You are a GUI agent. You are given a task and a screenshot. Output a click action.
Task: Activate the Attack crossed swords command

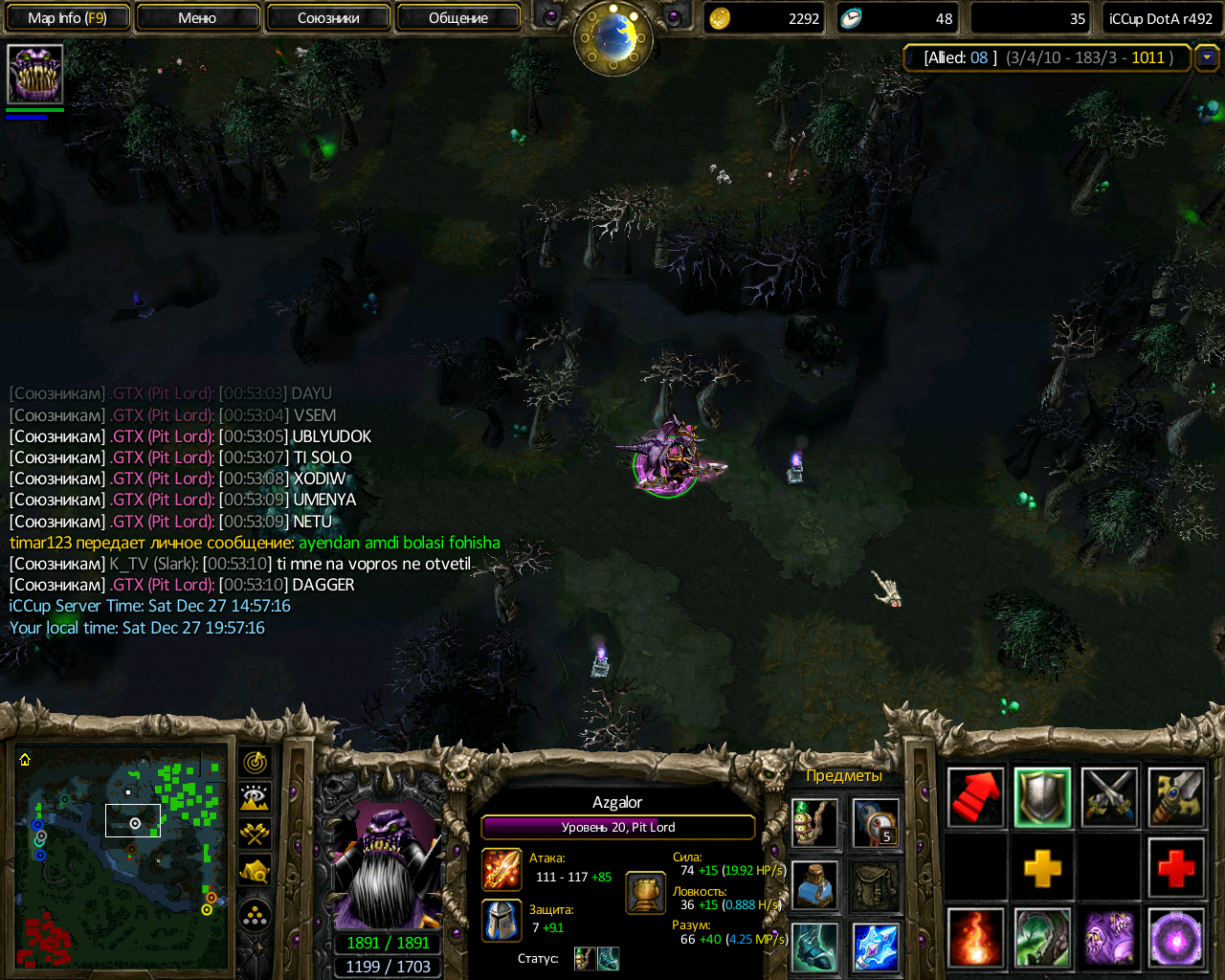coord(1109,797)
